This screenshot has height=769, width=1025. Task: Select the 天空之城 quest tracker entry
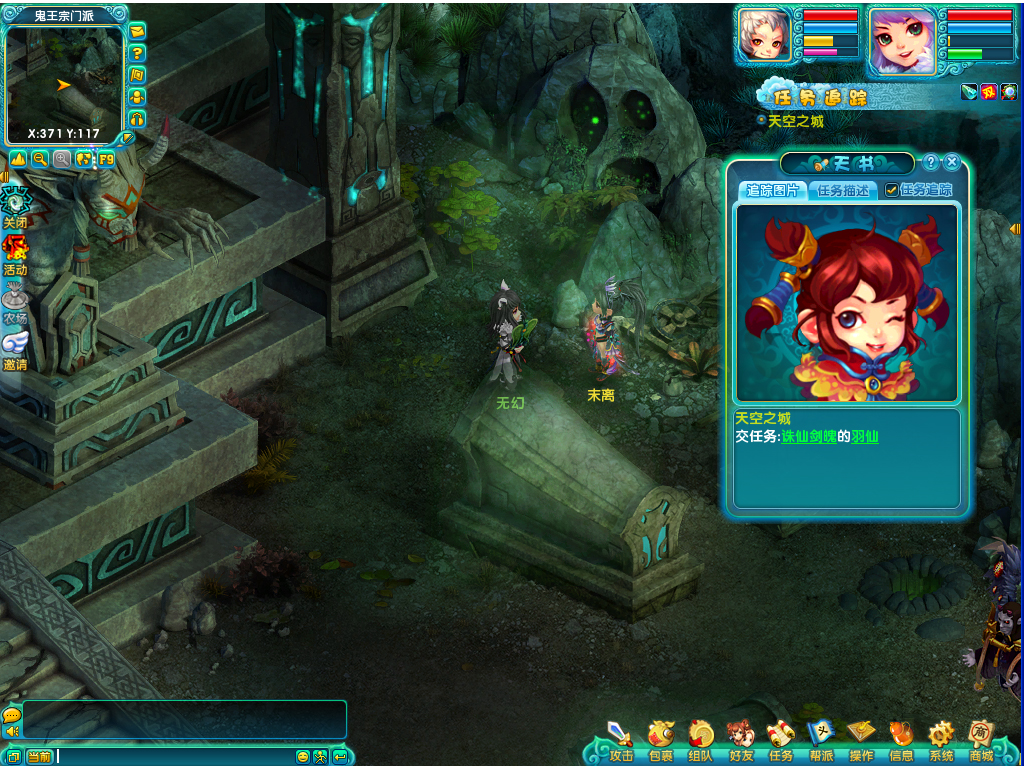pyautogui.click(x=795, y=120)
